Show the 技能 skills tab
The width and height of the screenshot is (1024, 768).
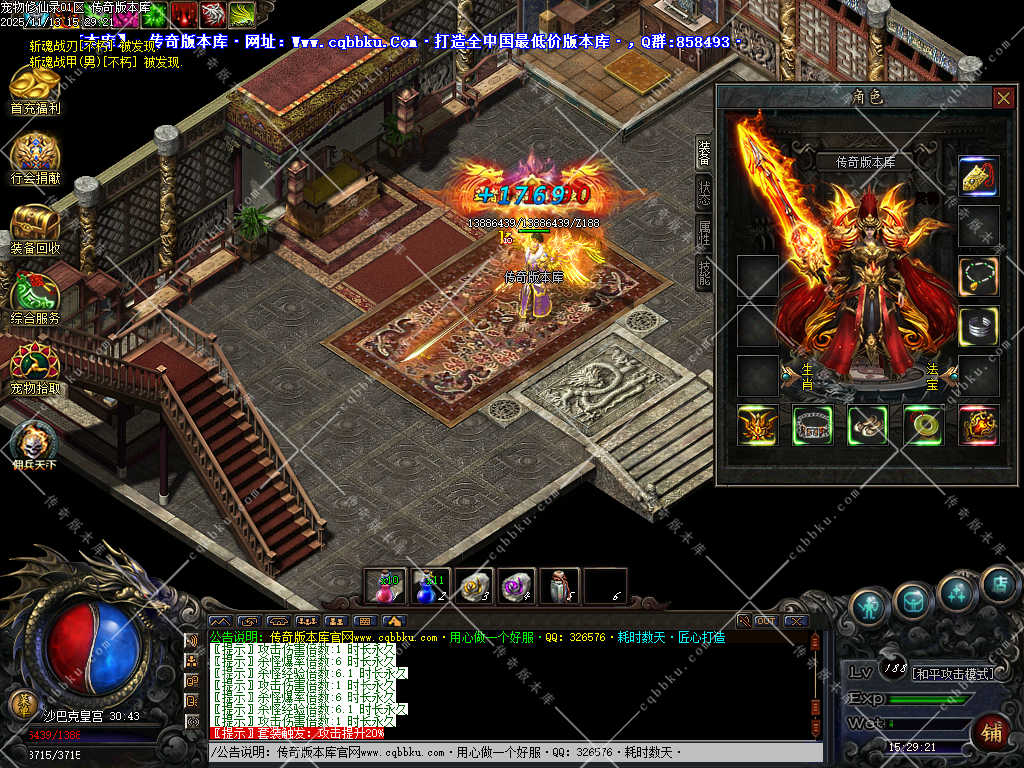coord(704,271)
